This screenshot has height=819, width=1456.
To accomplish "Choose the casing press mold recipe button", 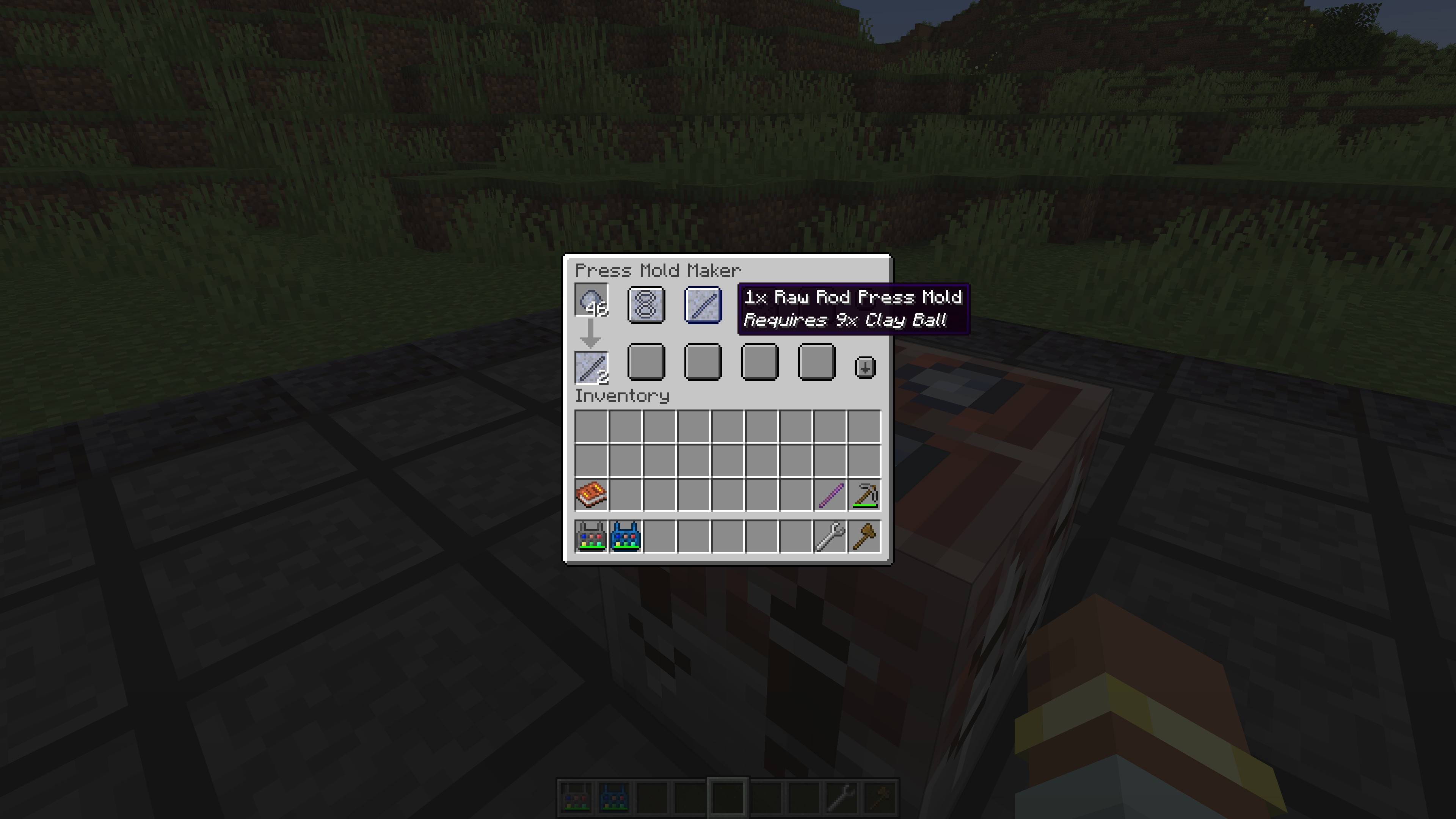I will [x=646, y=305].
